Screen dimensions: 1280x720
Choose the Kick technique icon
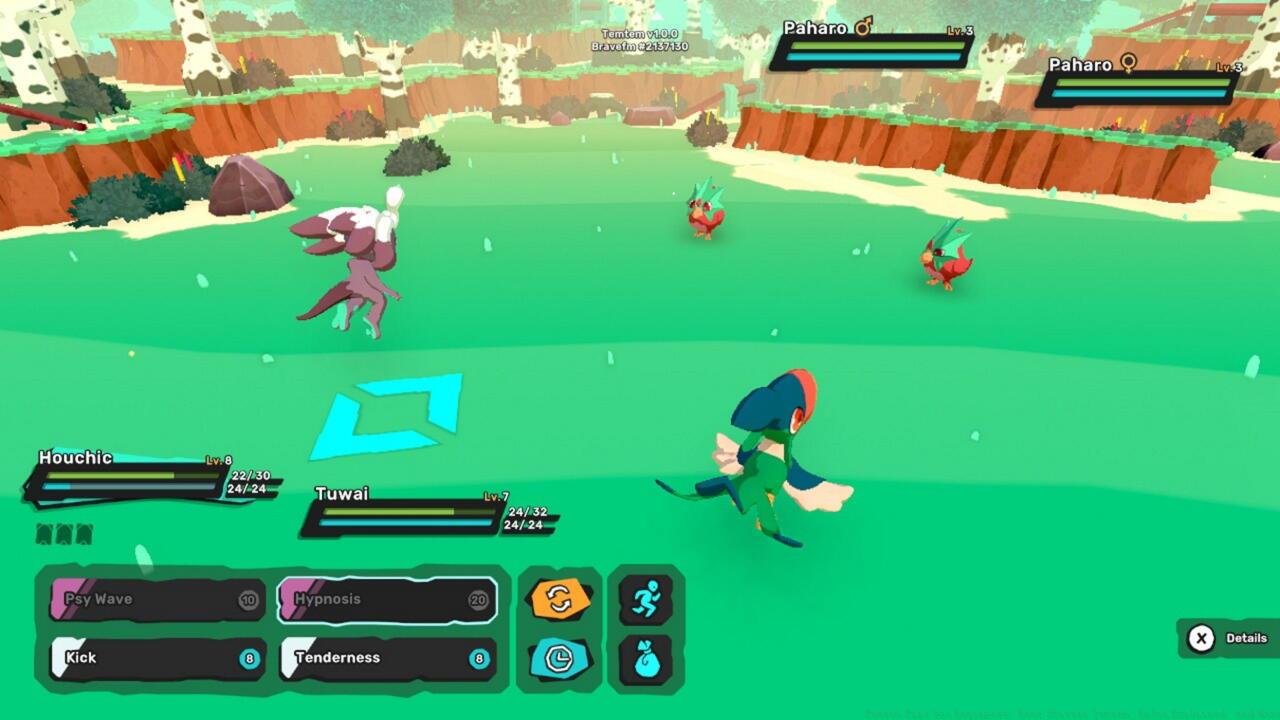(x=155, y=657)
